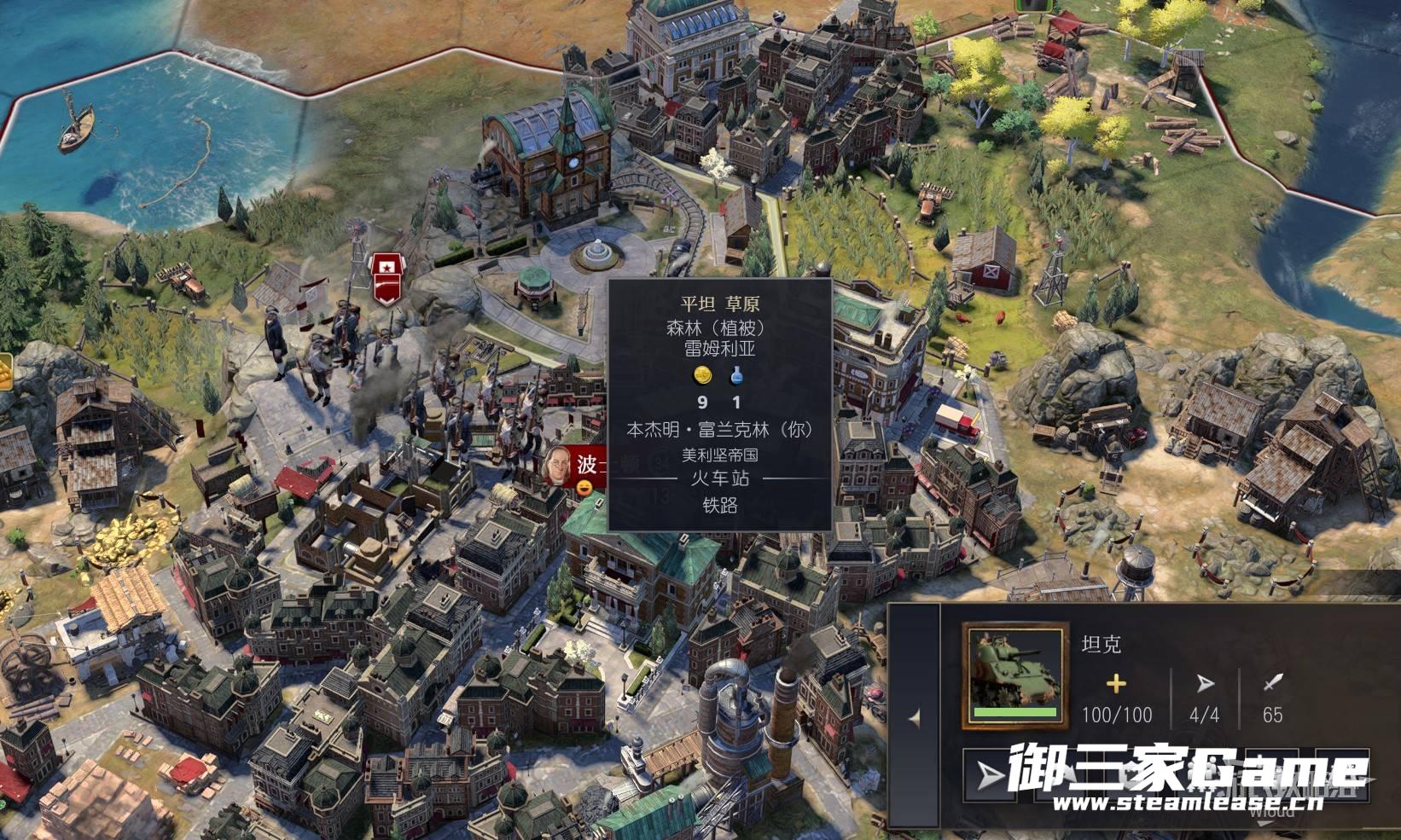Select the red infantry unit flag
The height and width of the screenshot is (840, 1401).
[x=387, y=280]
